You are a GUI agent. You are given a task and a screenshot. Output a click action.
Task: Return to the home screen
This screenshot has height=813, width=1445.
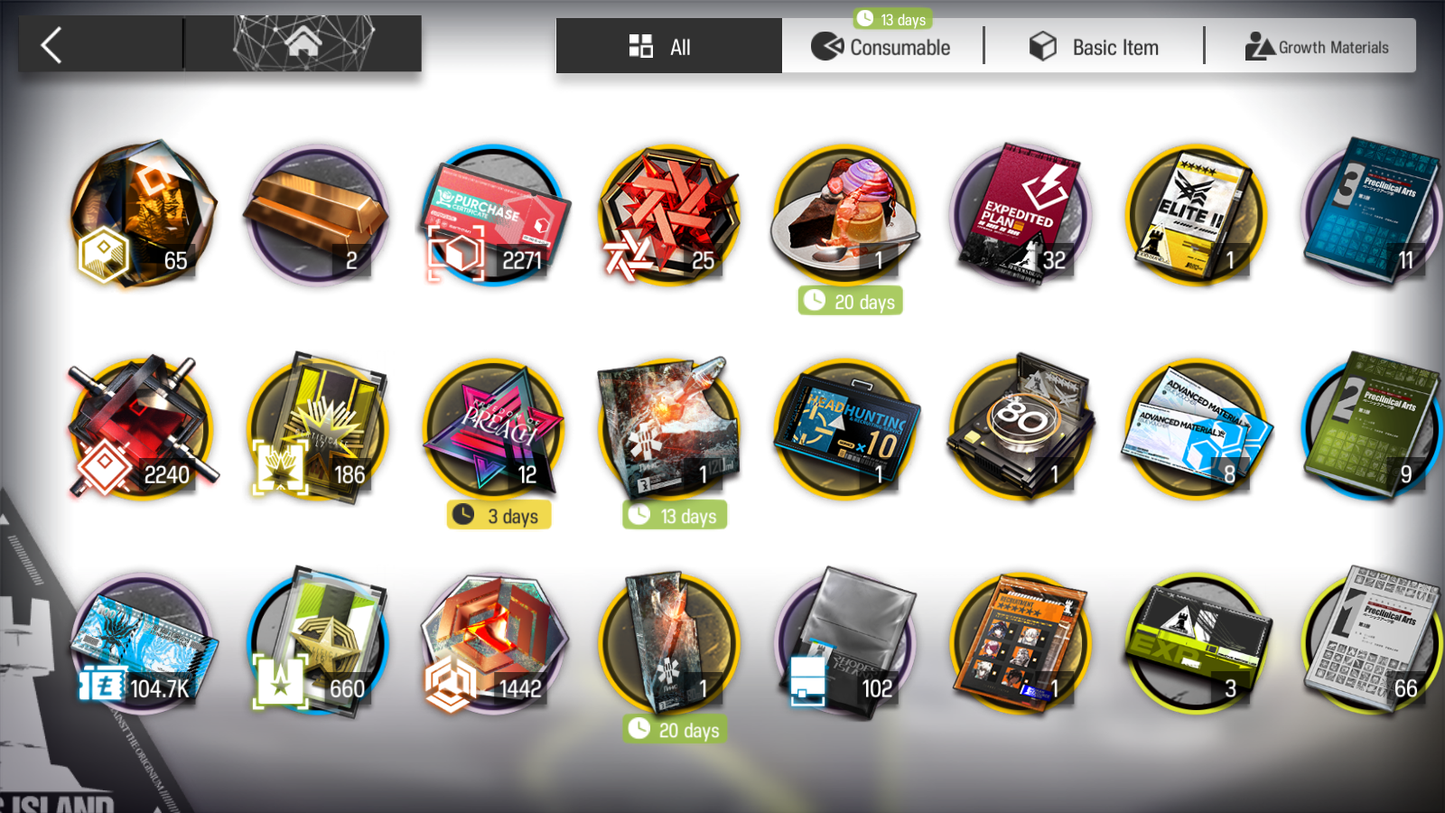(x=303, y=45)
